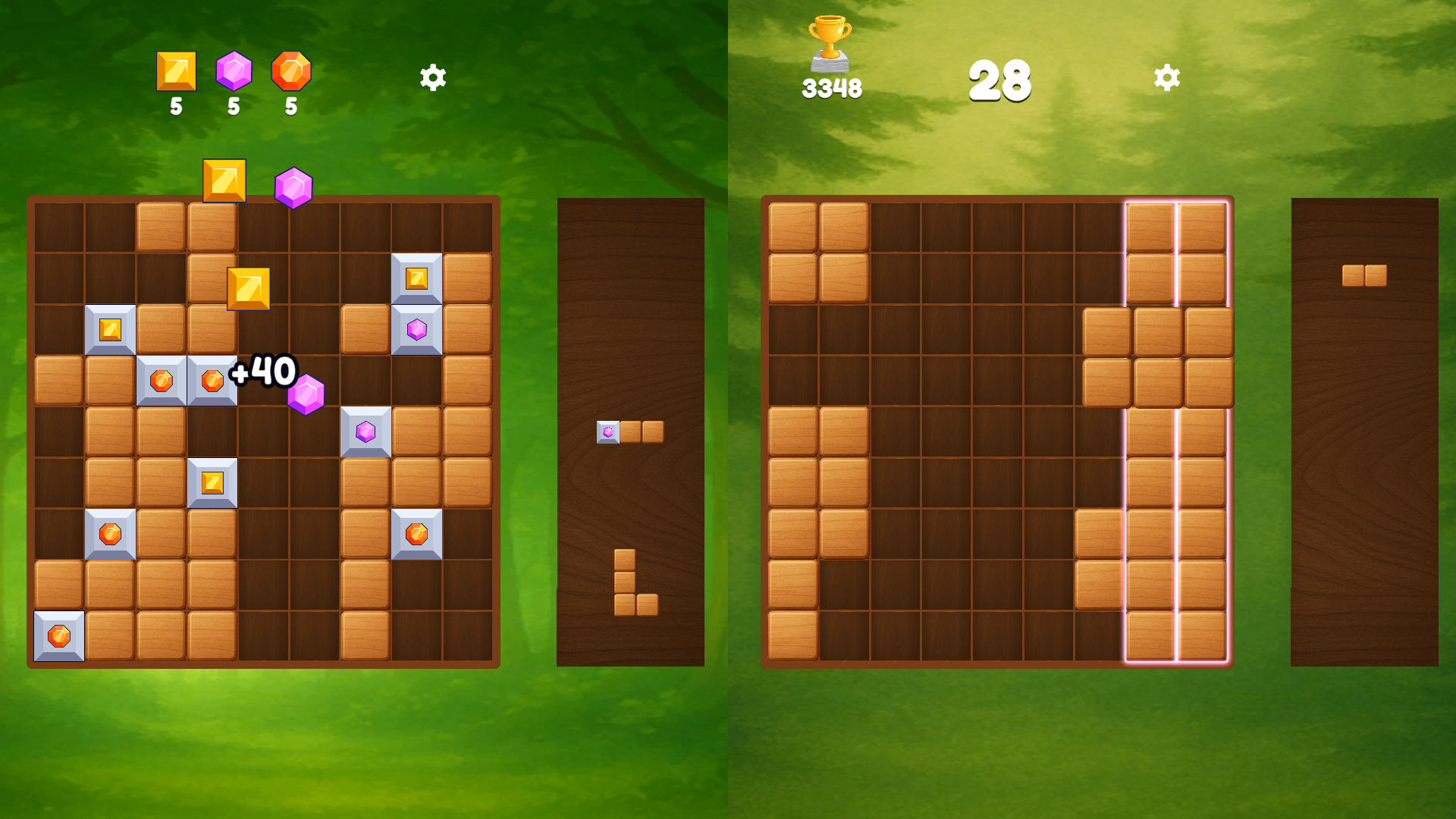Open the right board's settings gear
1456x819 pixels.
click(1166, 77)
